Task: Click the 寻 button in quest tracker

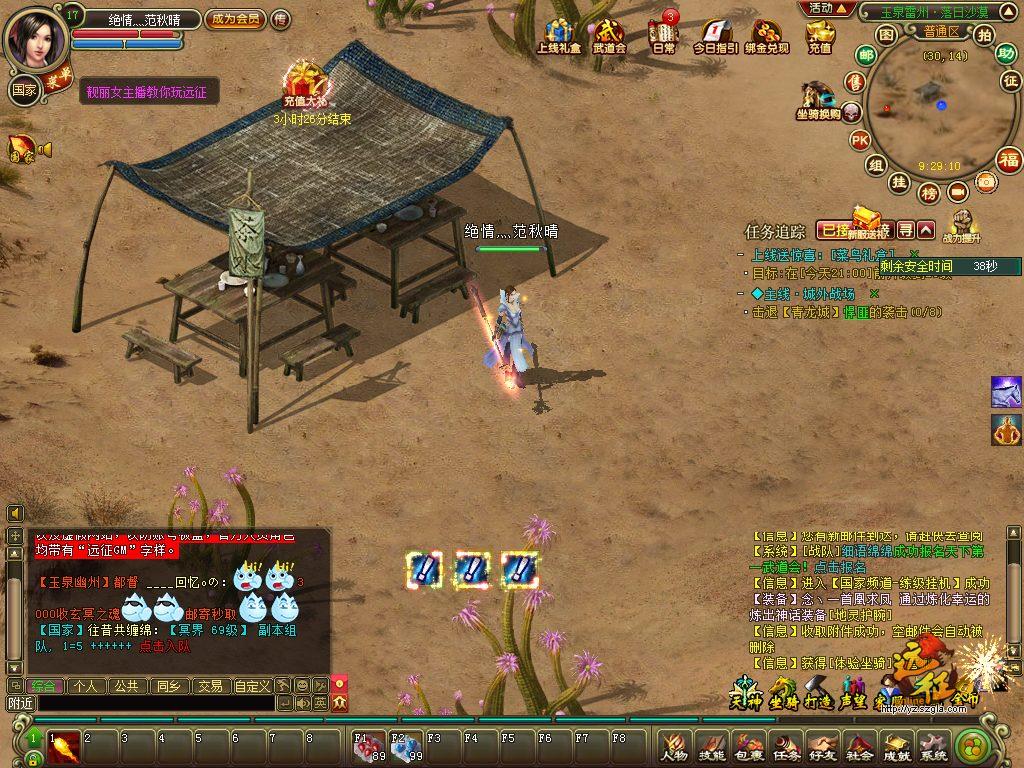Action: click(905, 230)
